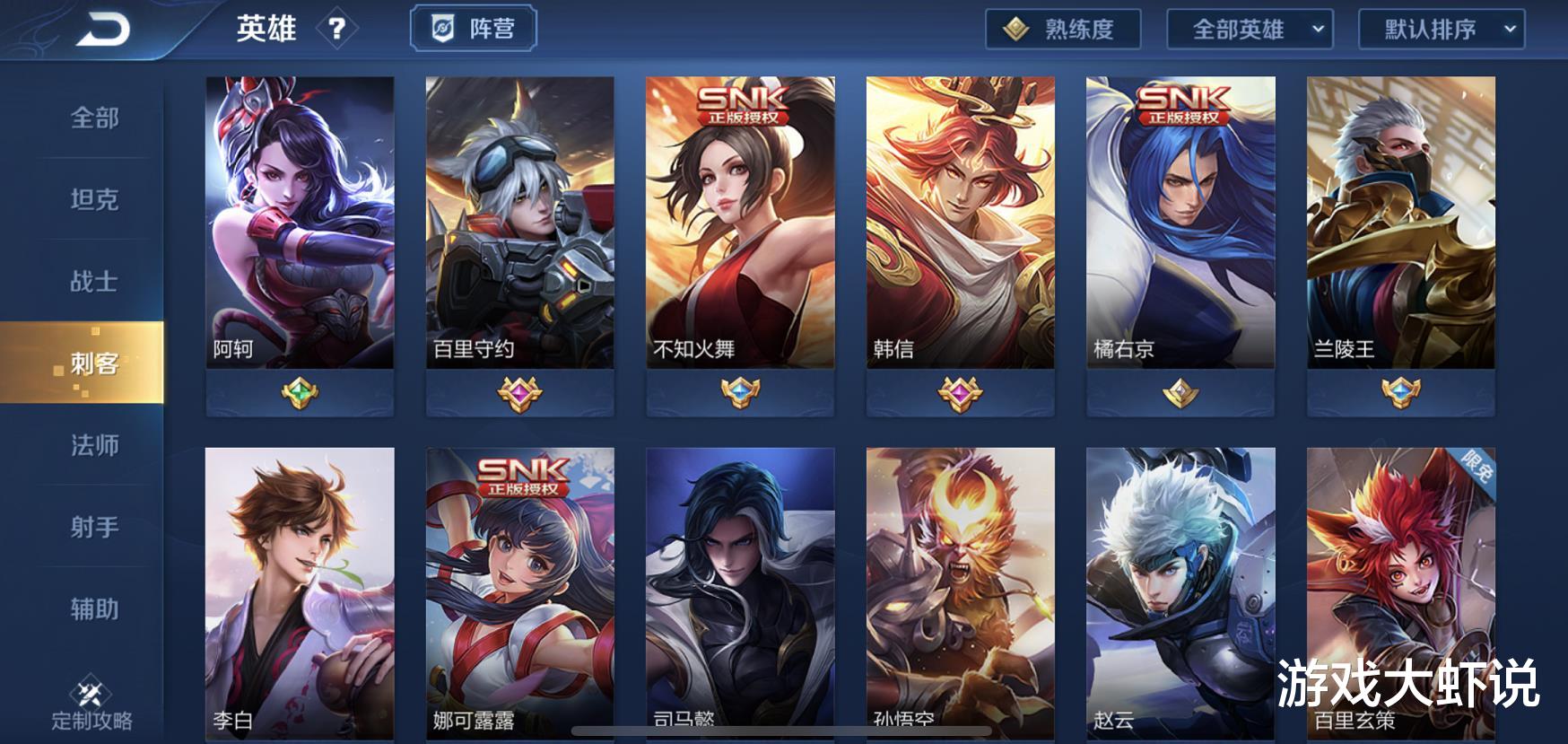Image resolution: width=1568 pixels, height=744 pixels.
Task: Switch to the 刺客 tab
Action: 94,364
